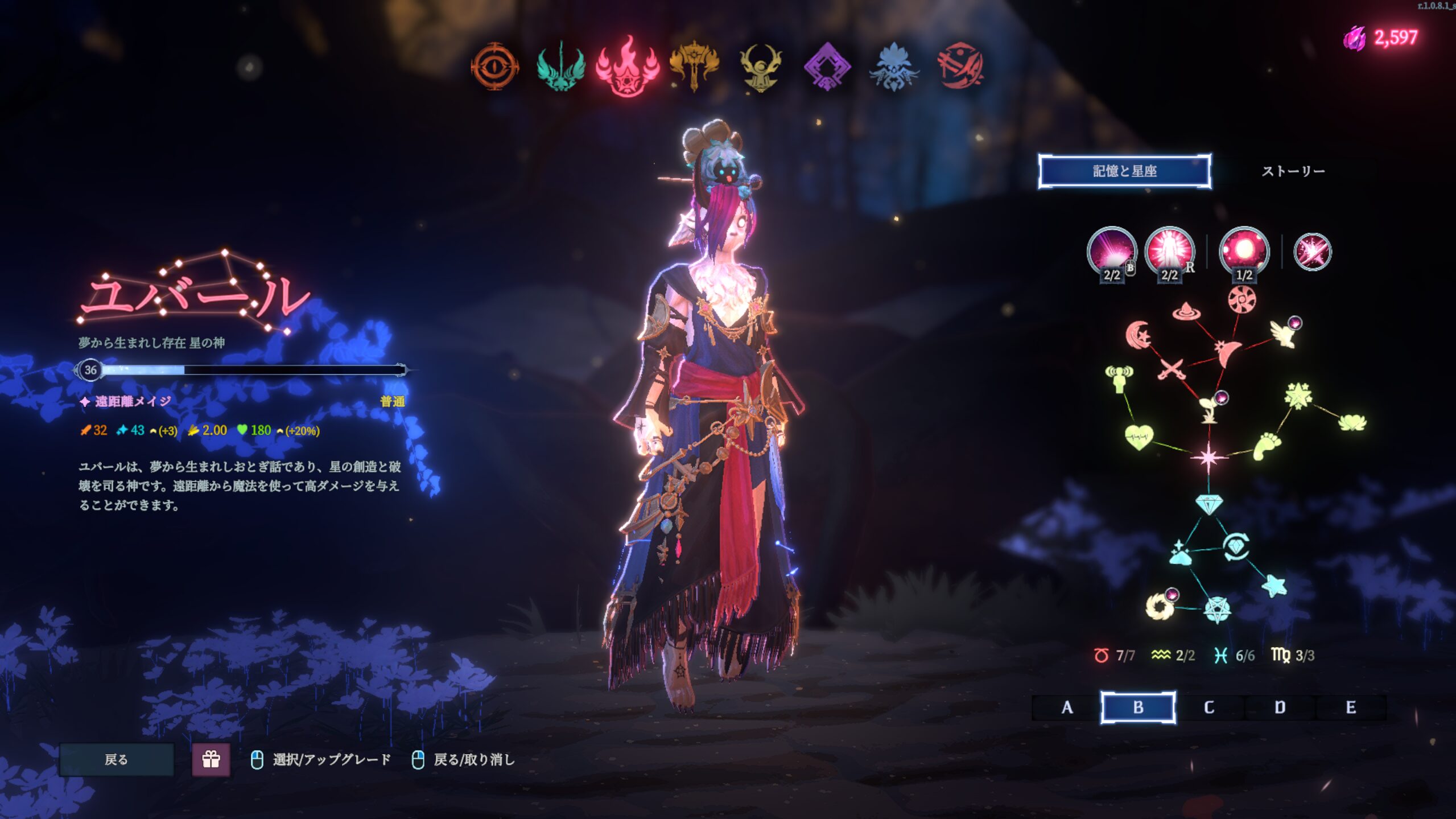Choose loadout preset D
The height and width of the screenshot is (819, 1456).
pos(1280,707)
